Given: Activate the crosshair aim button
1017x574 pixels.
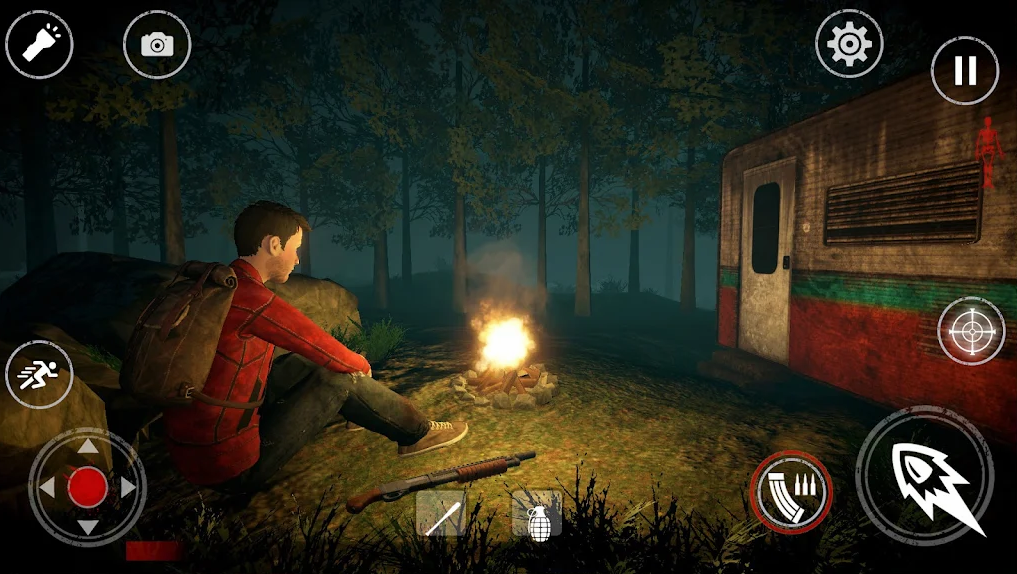Looking at the screenshot, I should pos(971,331).
